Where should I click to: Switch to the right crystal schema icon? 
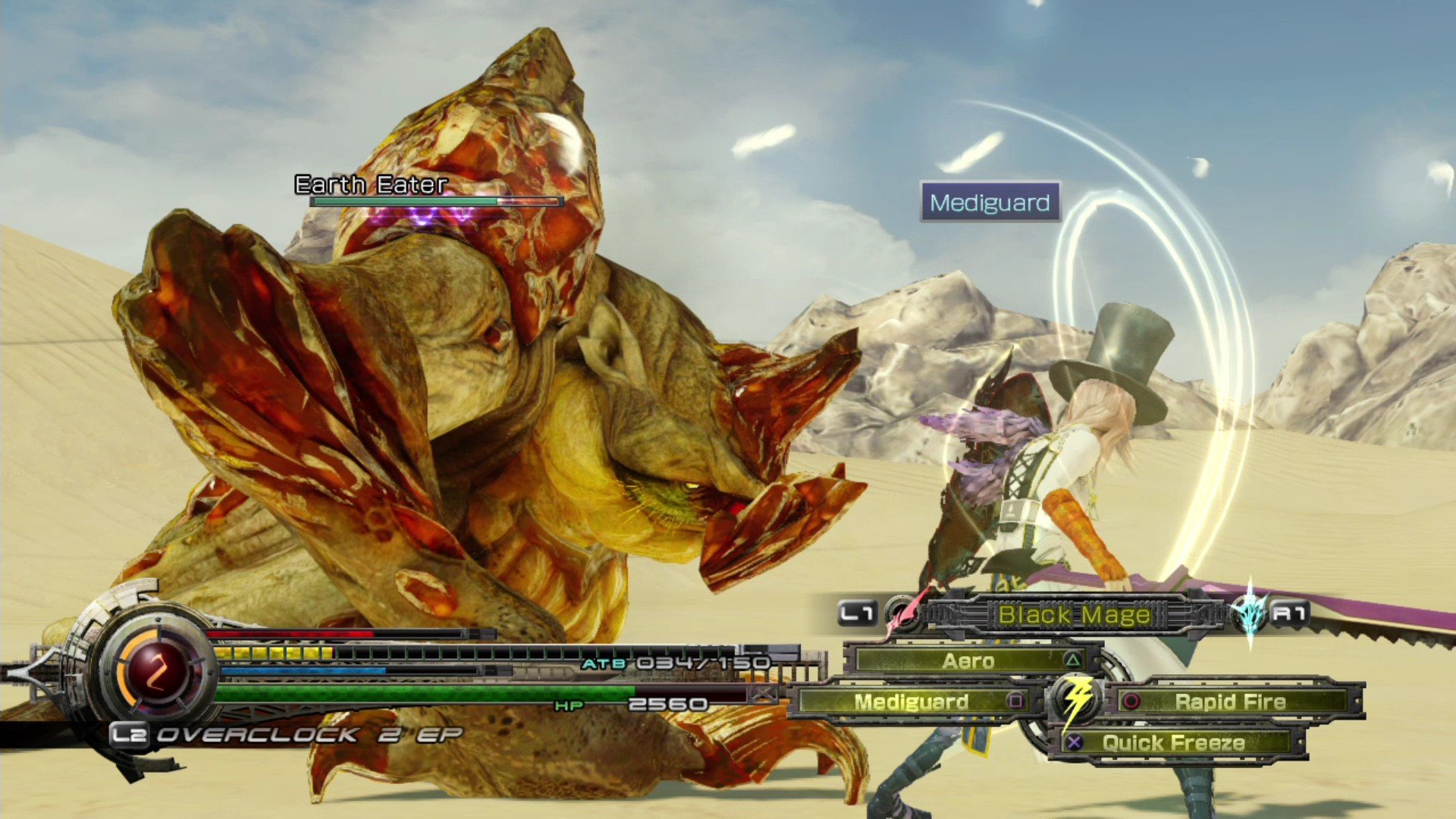(x=1249, y=613)
